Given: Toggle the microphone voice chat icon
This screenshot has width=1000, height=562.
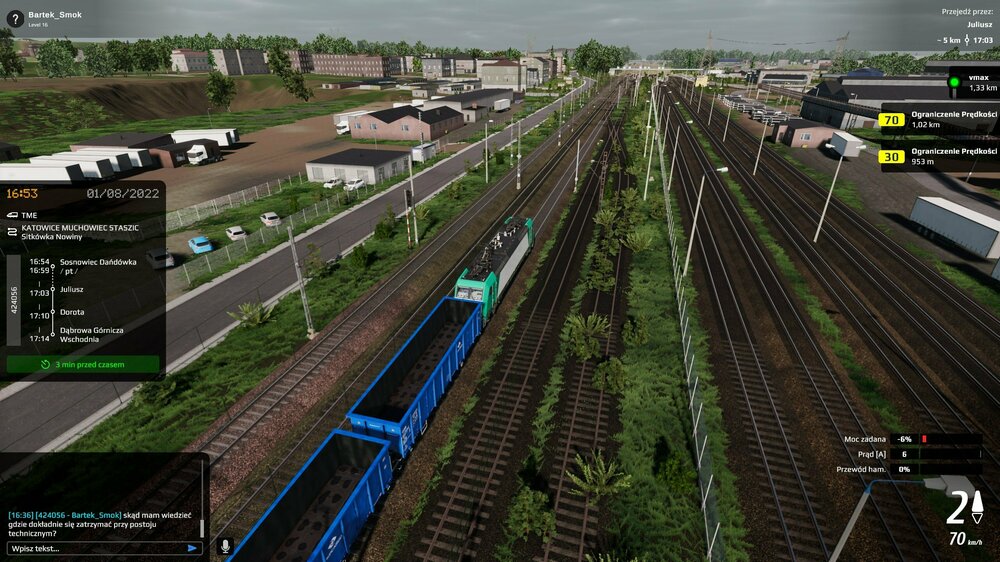Looking at the screenshot, I should 225,547.
